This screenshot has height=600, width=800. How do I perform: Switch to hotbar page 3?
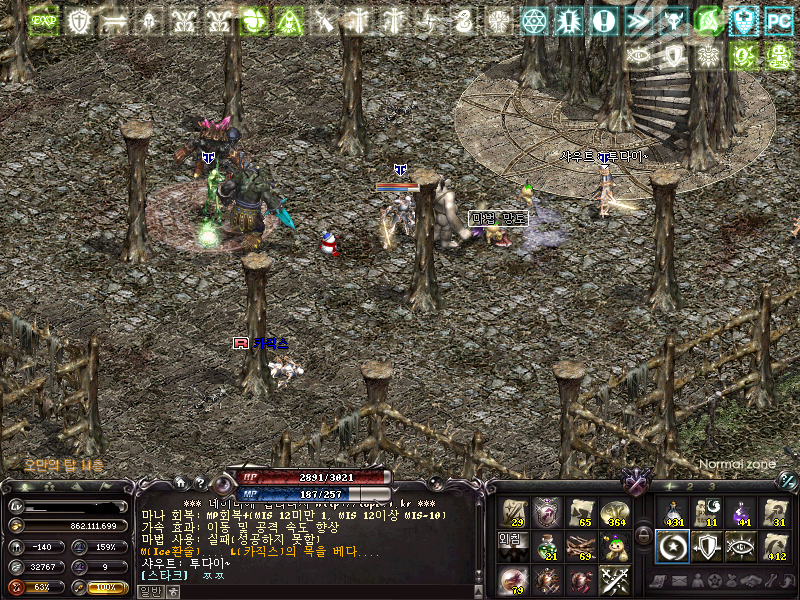click(711, 486)
